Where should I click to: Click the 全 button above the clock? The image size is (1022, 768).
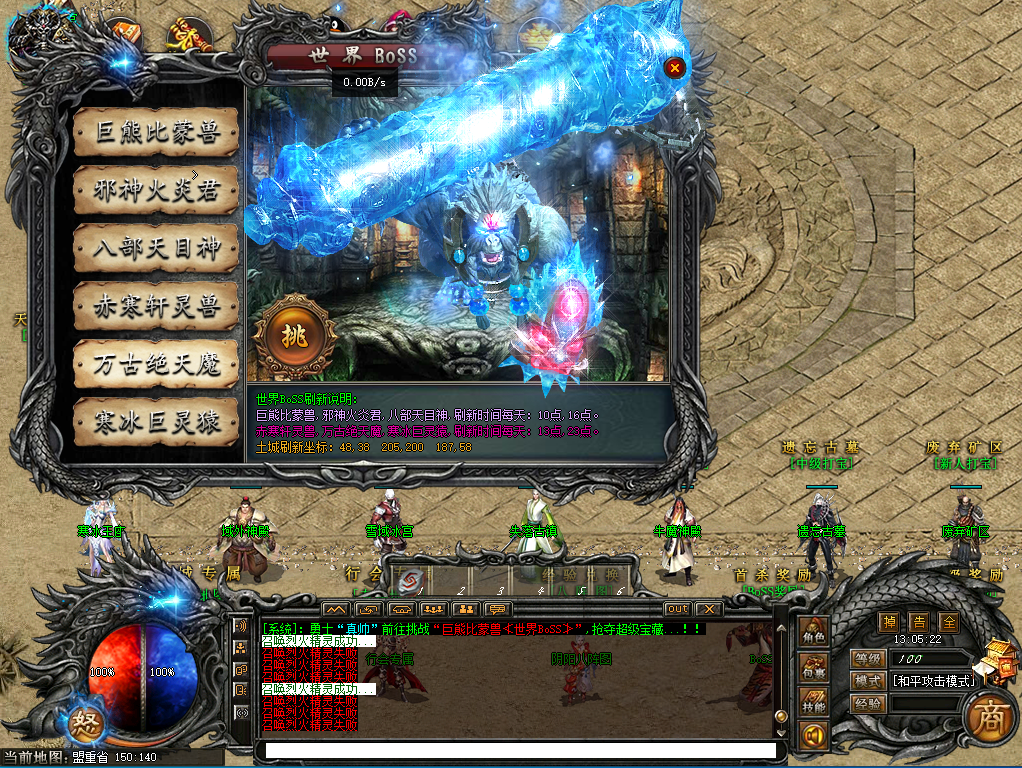point(948,622)
